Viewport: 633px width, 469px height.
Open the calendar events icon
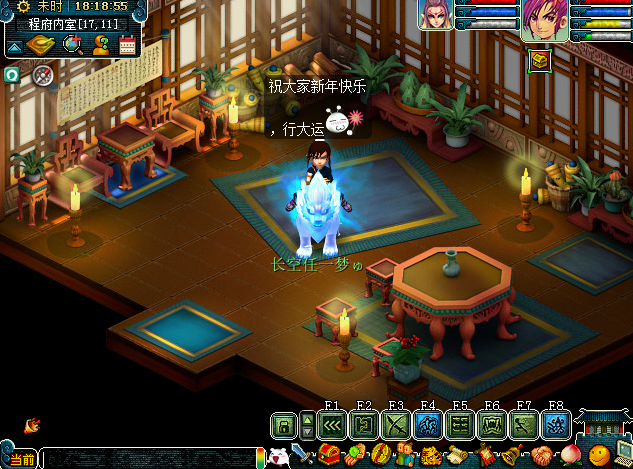[x=127, y=44]
